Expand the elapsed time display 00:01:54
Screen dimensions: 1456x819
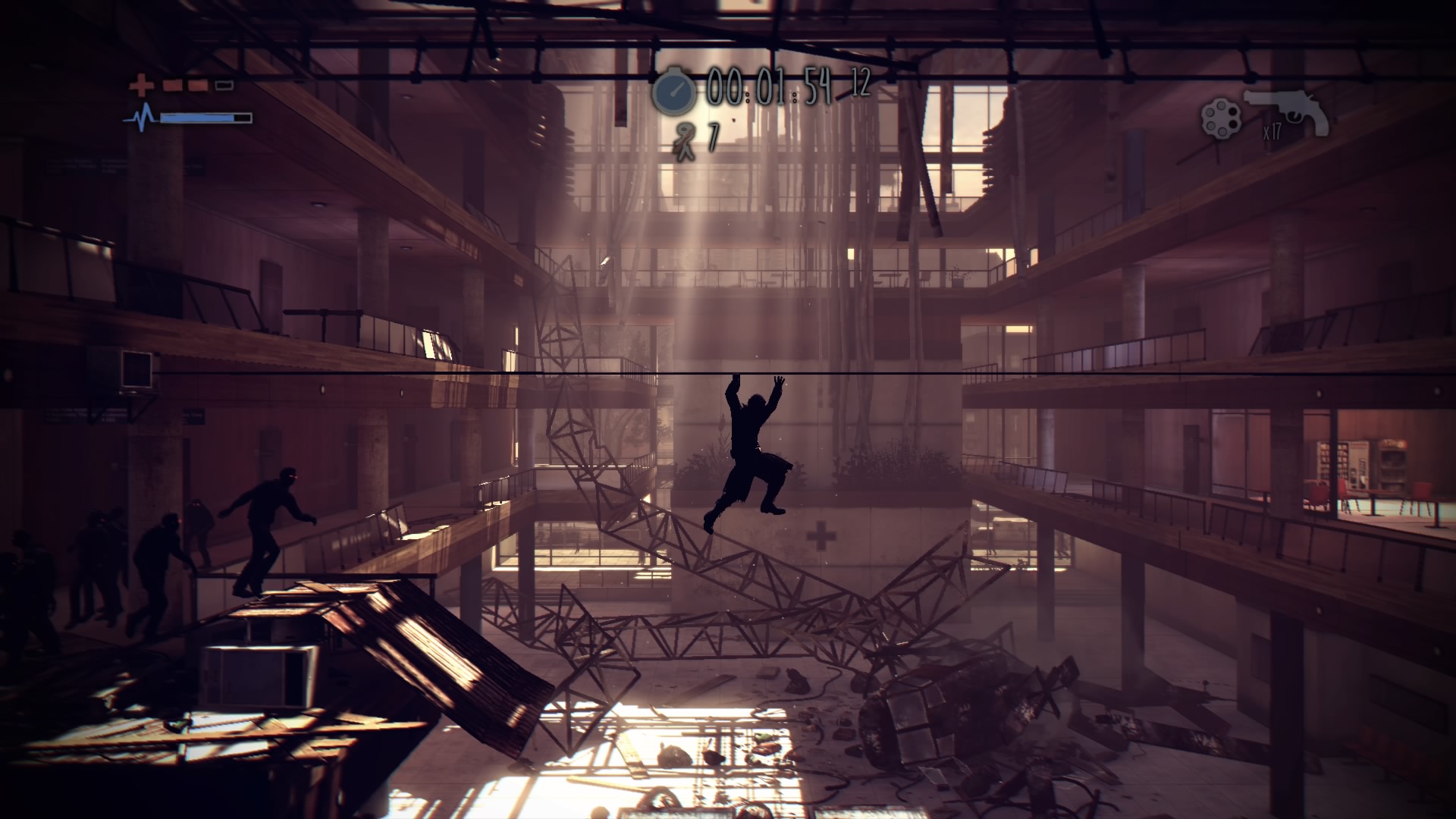770,86
